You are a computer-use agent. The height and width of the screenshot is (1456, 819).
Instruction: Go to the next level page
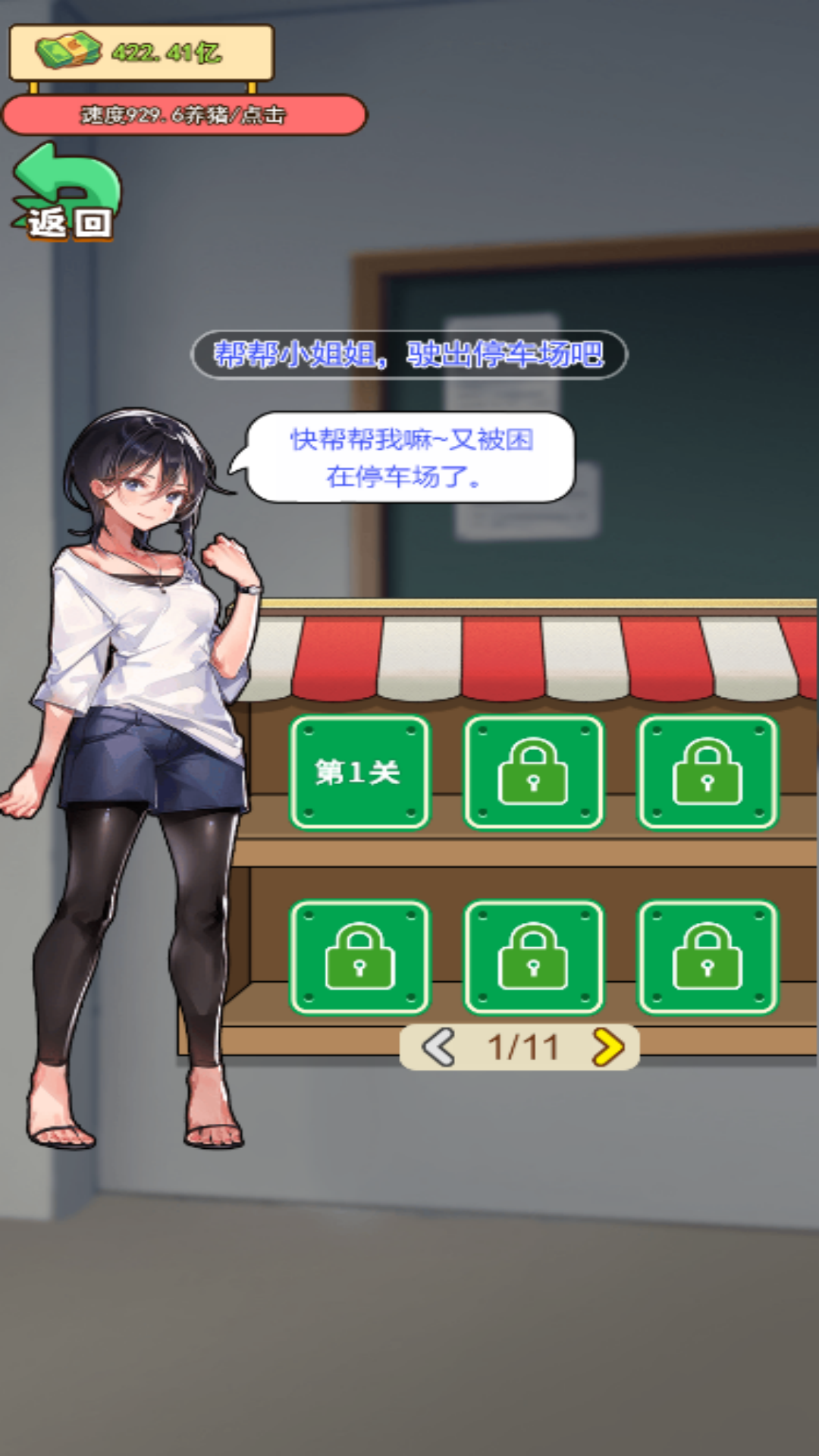click(x=607, y=1047)
